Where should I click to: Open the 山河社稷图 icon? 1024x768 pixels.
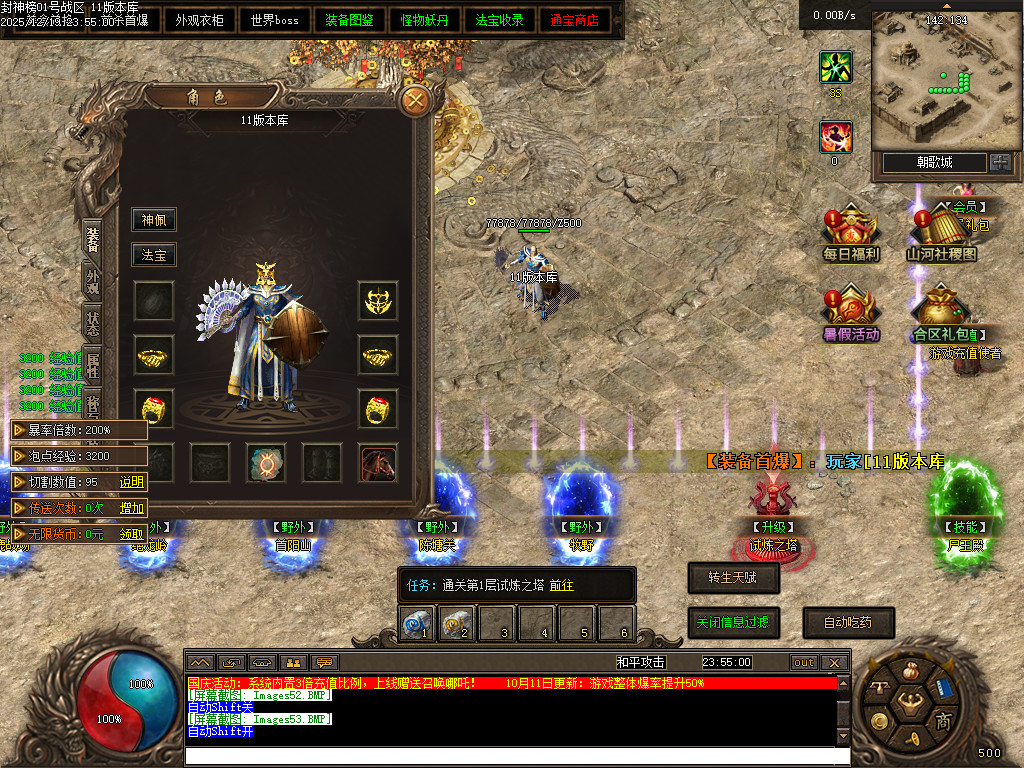click(941, 236)
